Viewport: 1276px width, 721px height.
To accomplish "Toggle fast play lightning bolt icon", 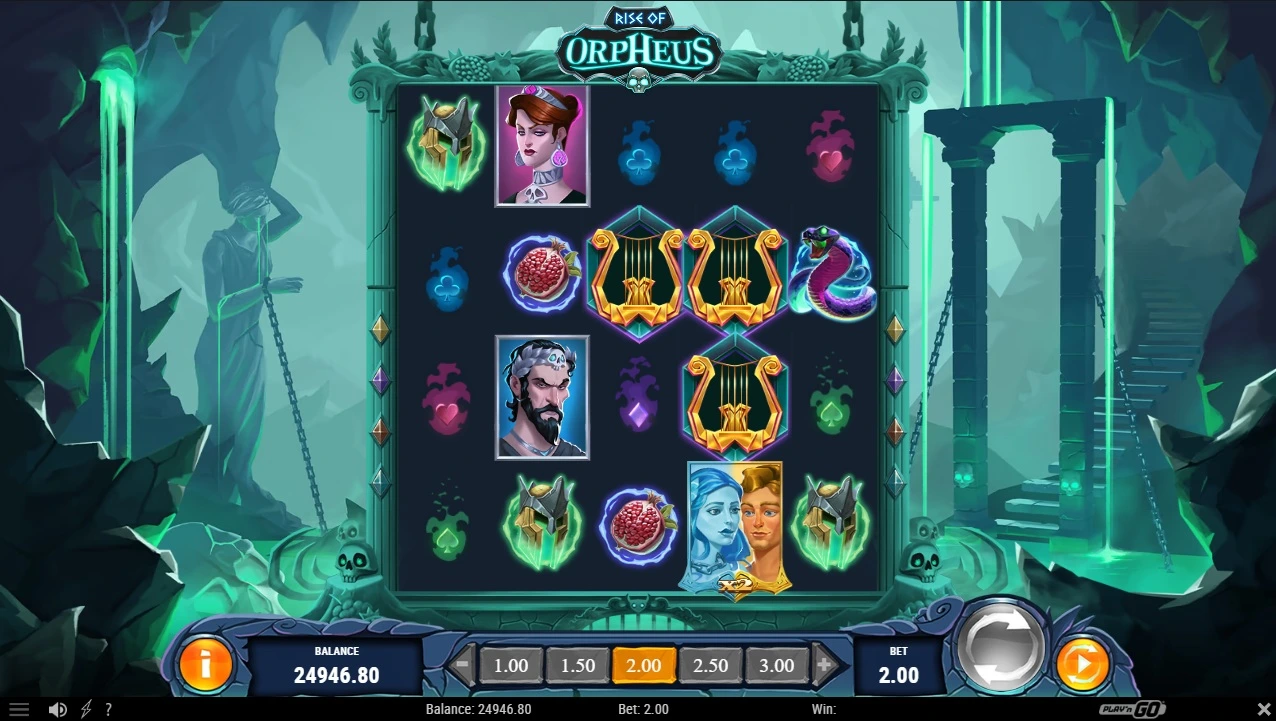I will tap(86, 710).
